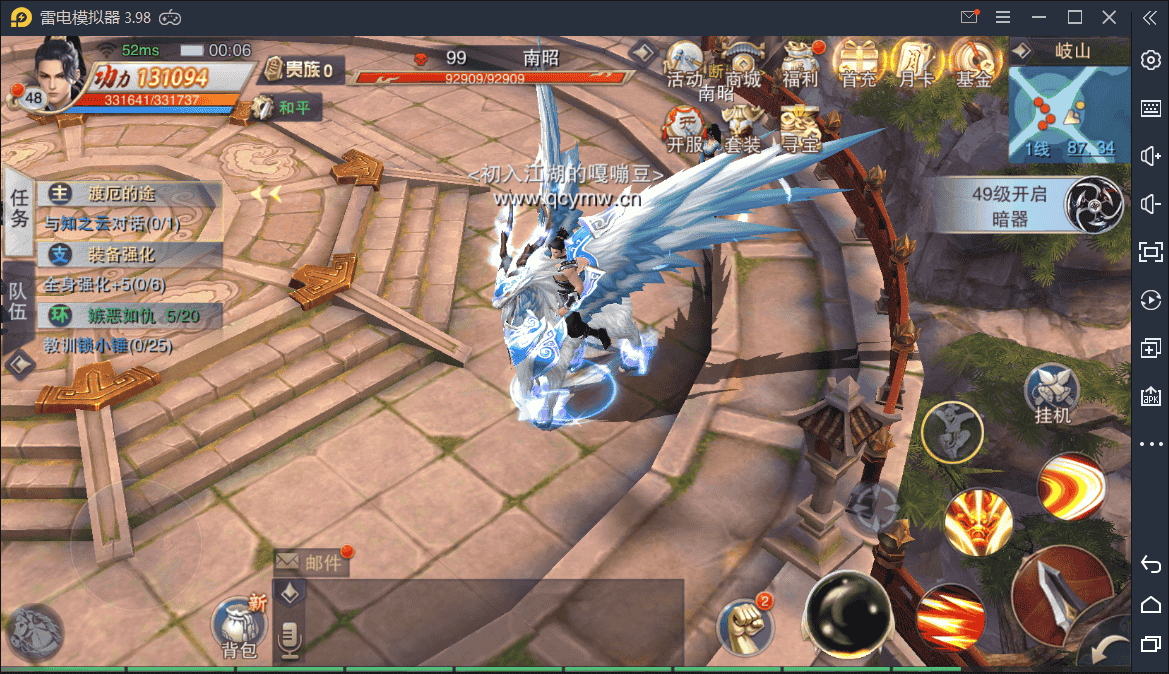Image resolution: width=1169 pixels, height=674 pixels.
Task: Open the 活动 events icon
Action: click(x=685, y=64)
